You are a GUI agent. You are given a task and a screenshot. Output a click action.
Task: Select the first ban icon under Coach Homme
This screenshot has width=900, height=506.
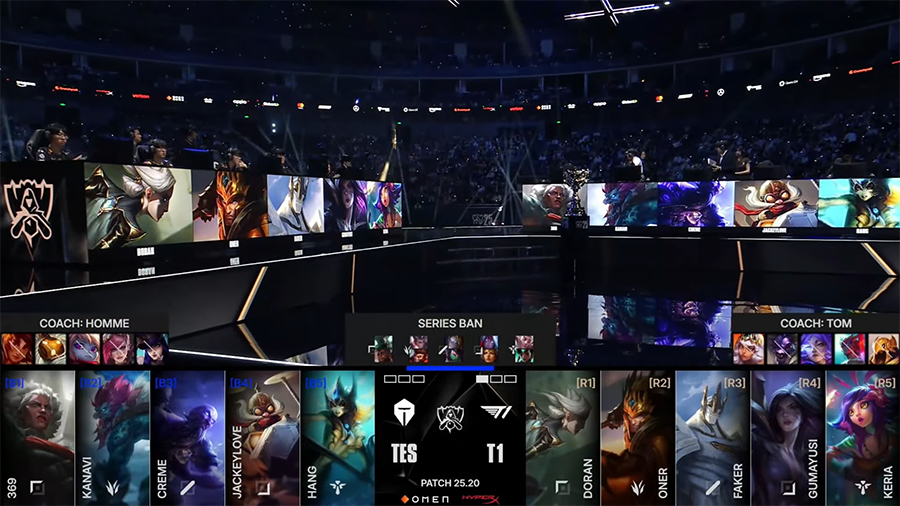17,348
